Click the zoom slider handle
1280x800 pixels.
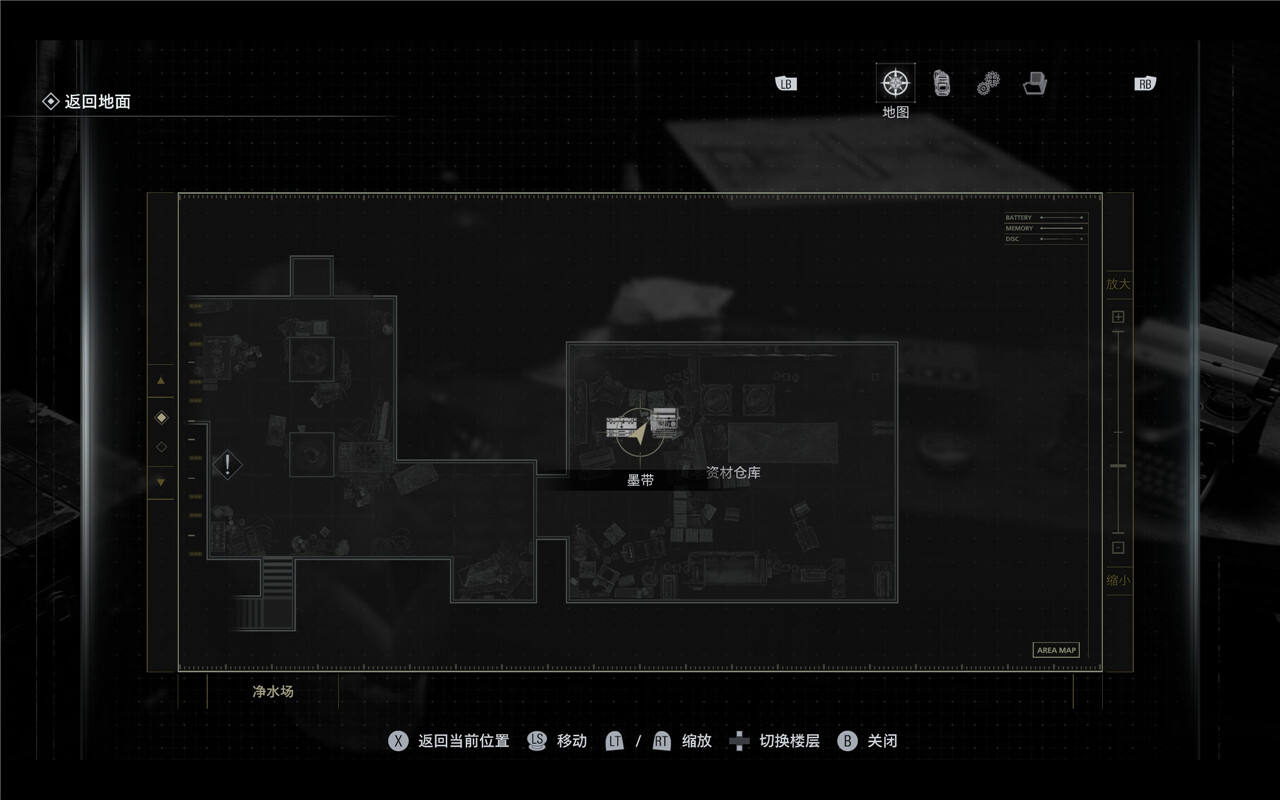pos(1118,466)
